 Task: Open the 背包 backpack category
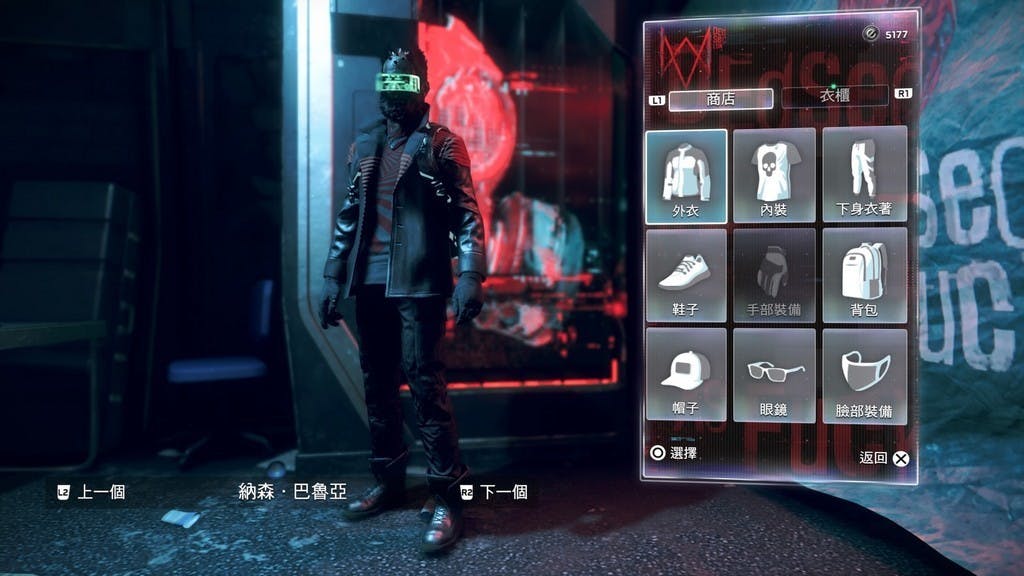(864, 275)
